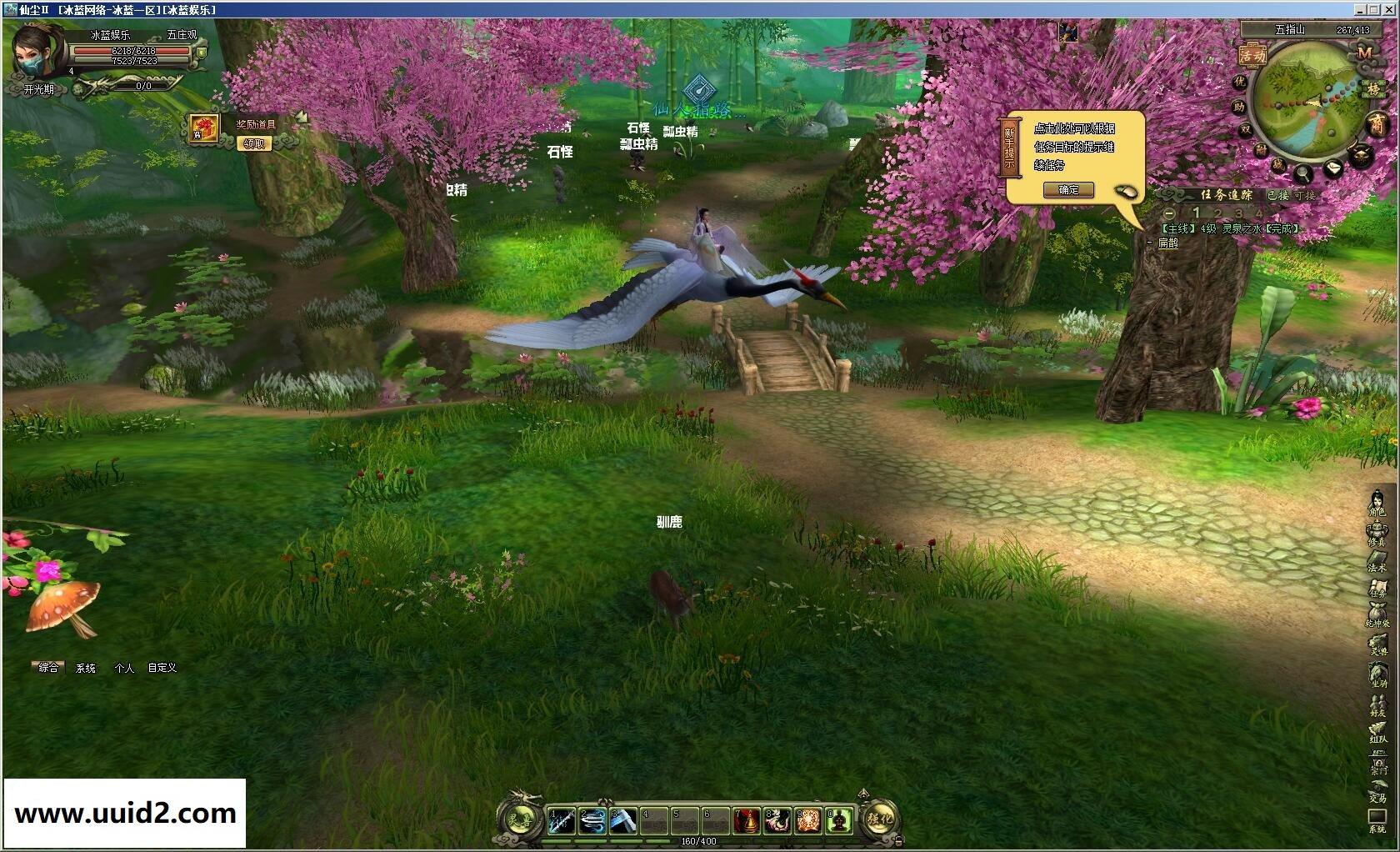Open the 强化 enhancement button
The height and width of the screenshot is (852, 1400).
(880, 819)
